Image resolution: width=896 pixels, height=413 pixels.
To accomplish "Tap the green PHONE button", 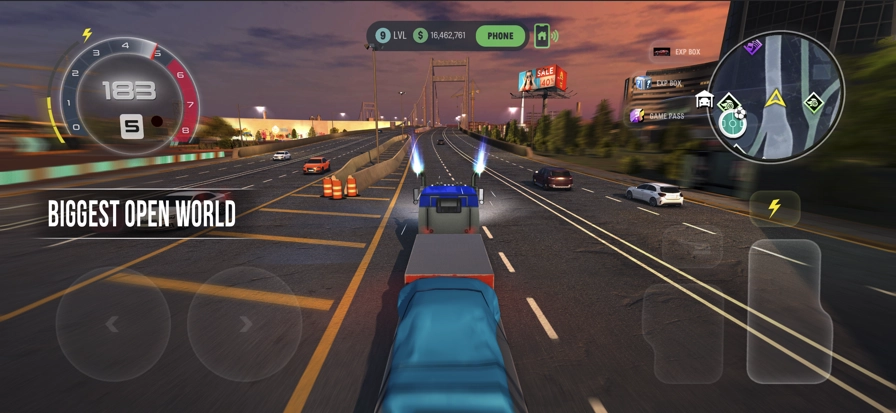I will click(500, 36).
